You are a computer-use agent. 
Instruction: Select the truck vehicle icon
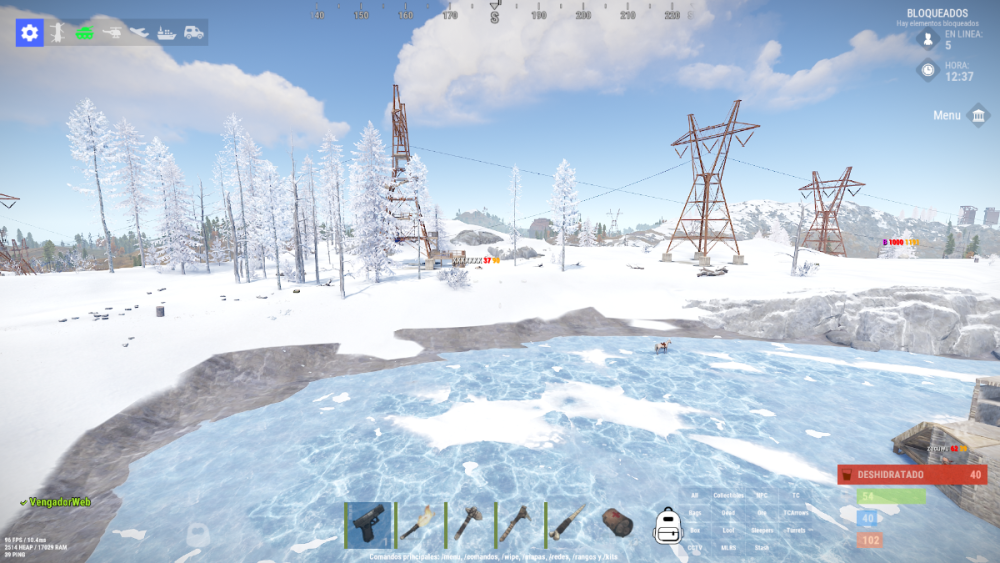193,33
